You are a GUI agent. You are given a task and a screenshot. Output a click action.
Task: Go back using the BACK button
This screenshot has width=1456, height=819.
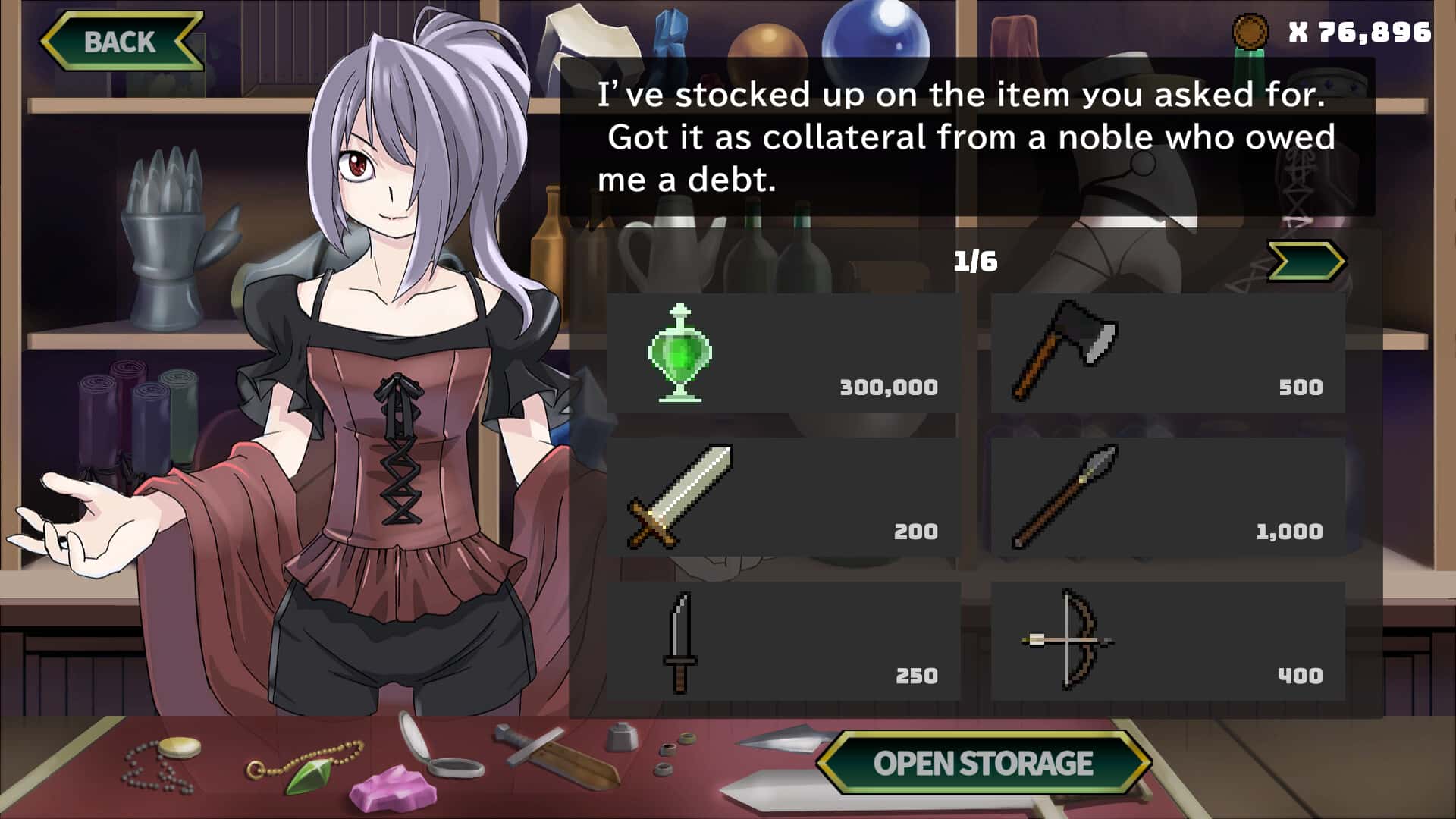[121, 42]
